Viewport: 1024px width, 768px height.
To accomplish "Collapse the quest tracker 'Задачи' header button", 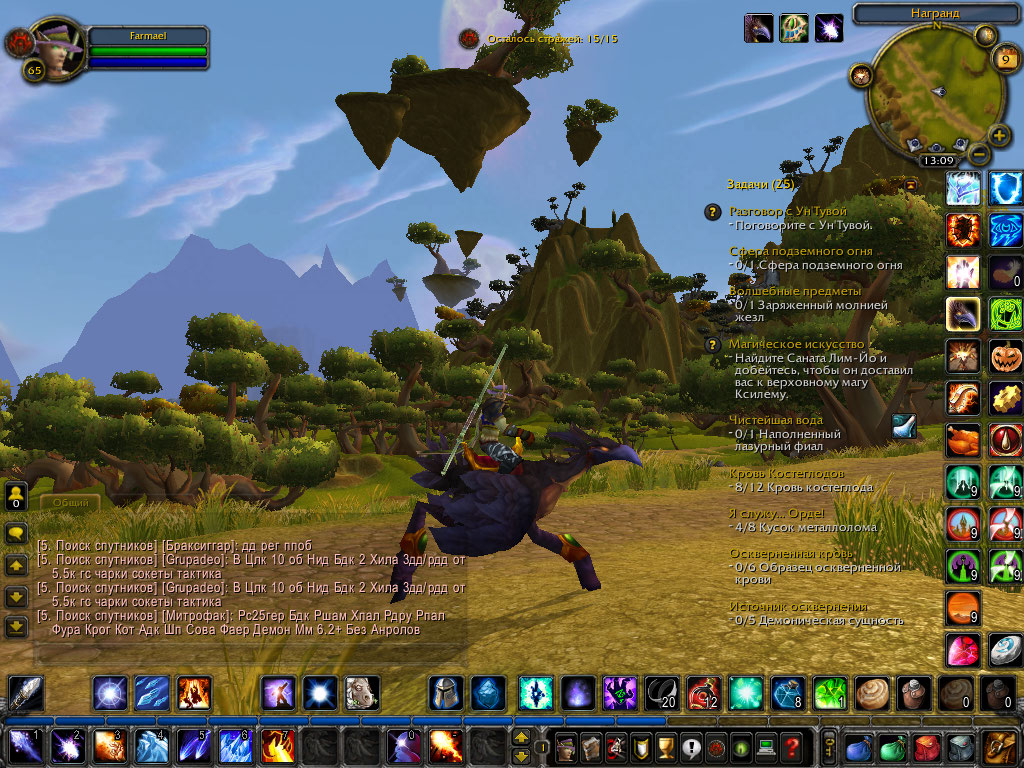I will pyautogui.click(x=909, y=184).
